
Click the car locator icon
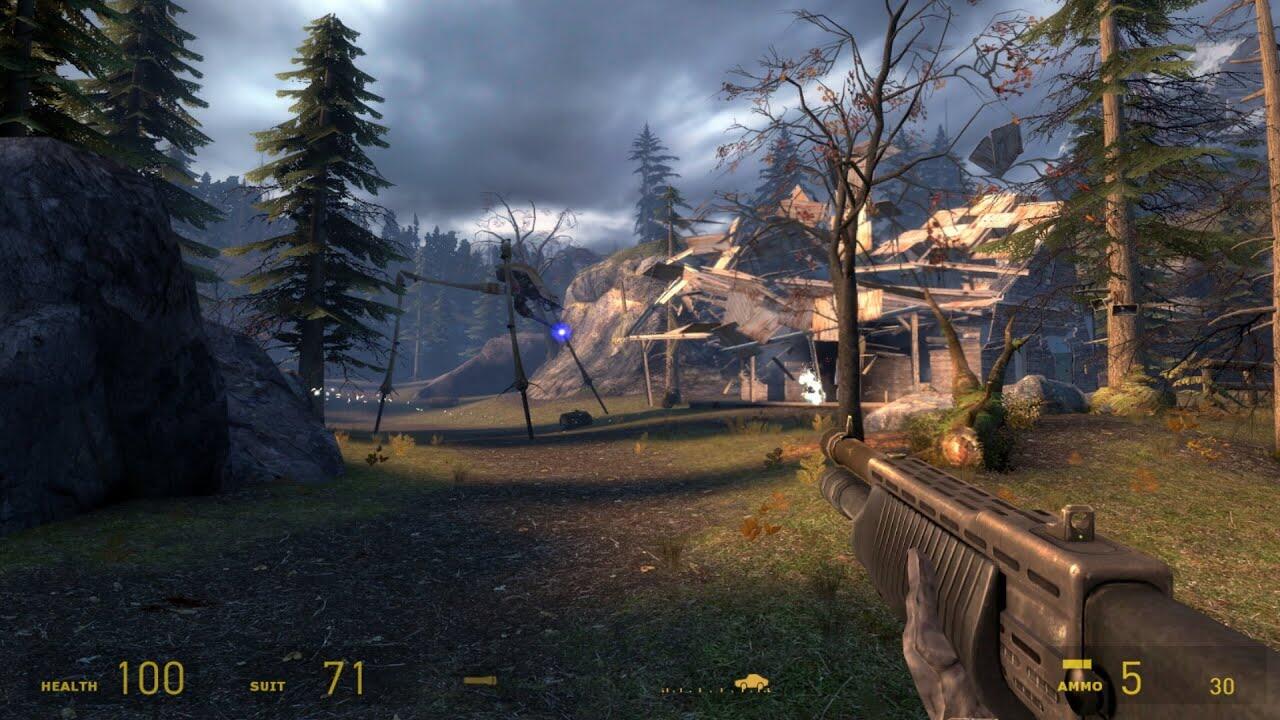[751, 682]
